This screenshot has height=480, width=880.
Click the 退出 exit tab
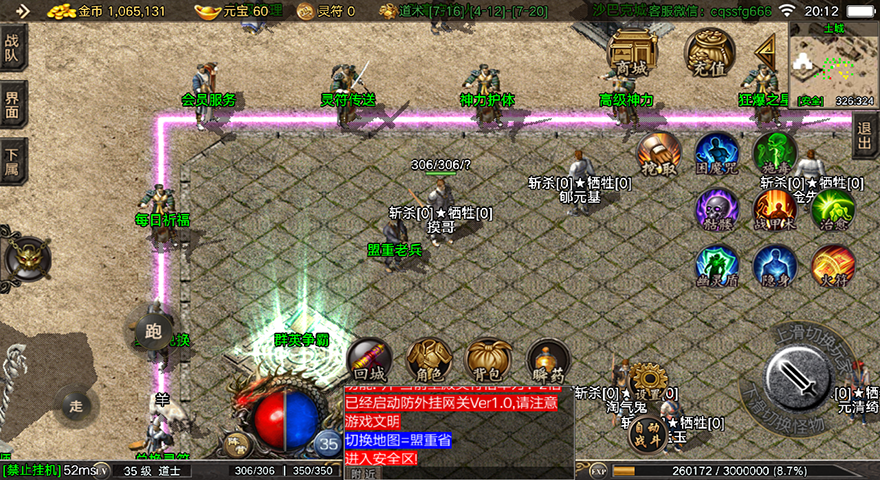[866, 135]
